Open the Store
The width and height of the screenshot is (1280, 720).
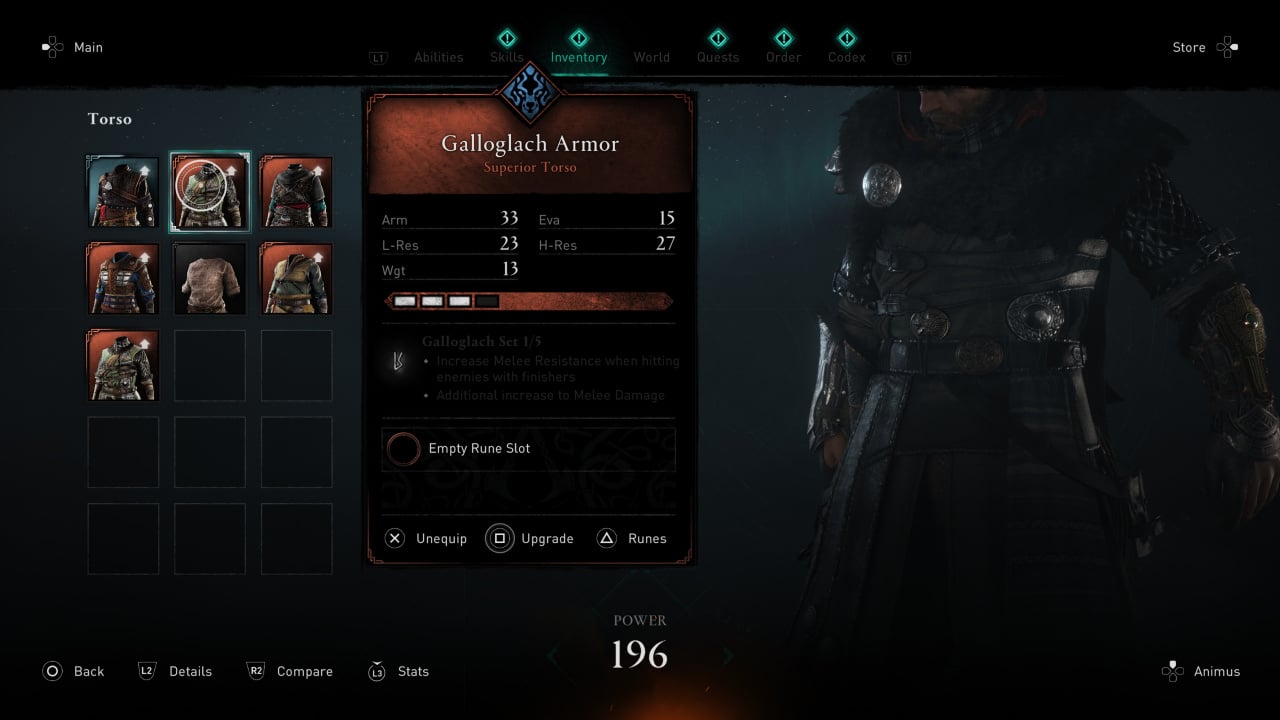click(1204, 47)
